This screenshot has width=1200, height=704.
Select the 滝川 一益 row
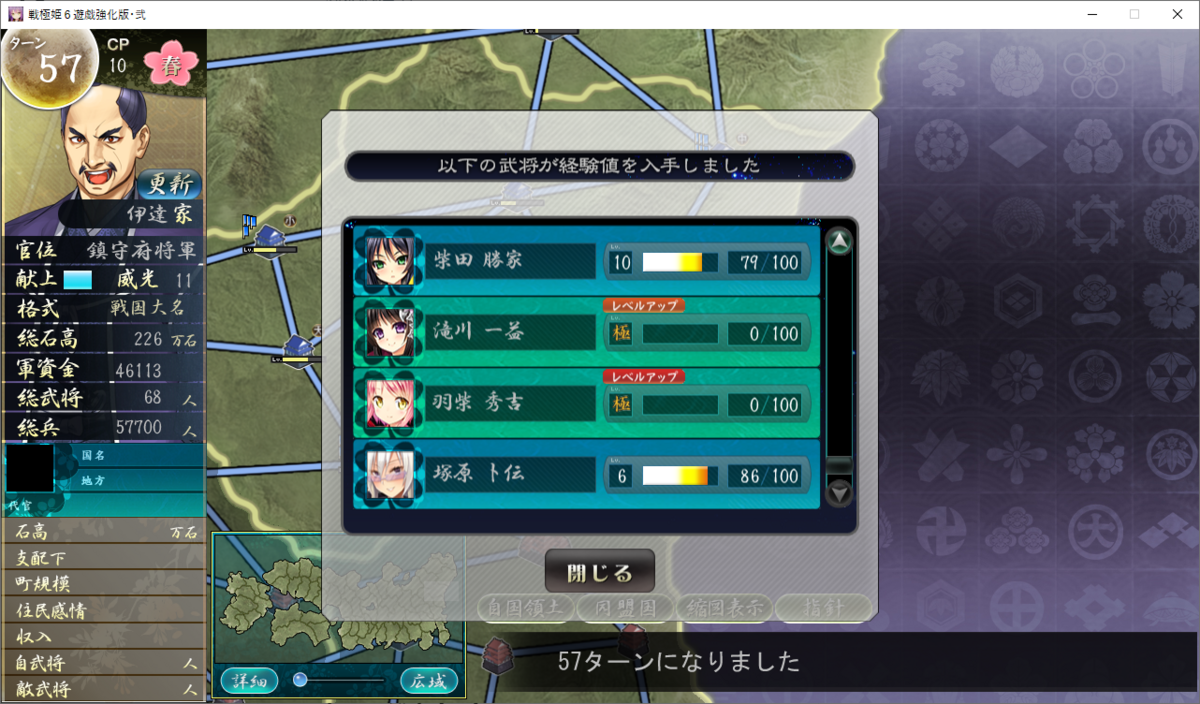(586, 332)
